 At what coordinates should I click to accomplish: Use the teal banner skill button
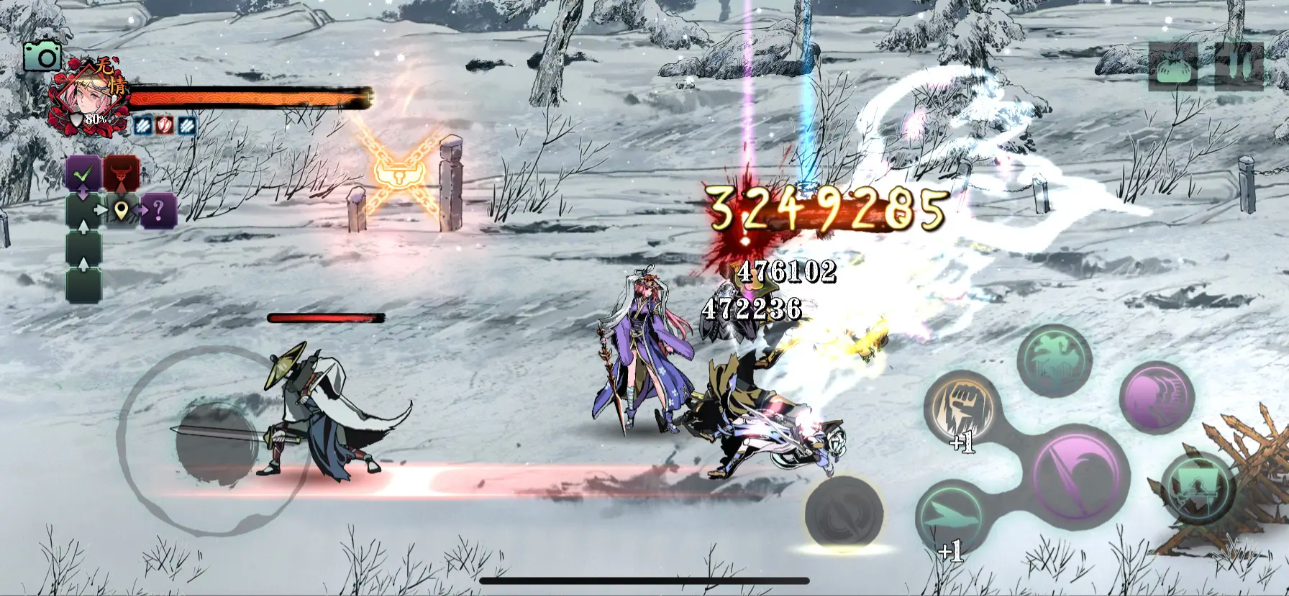[x=1197, y=487]
